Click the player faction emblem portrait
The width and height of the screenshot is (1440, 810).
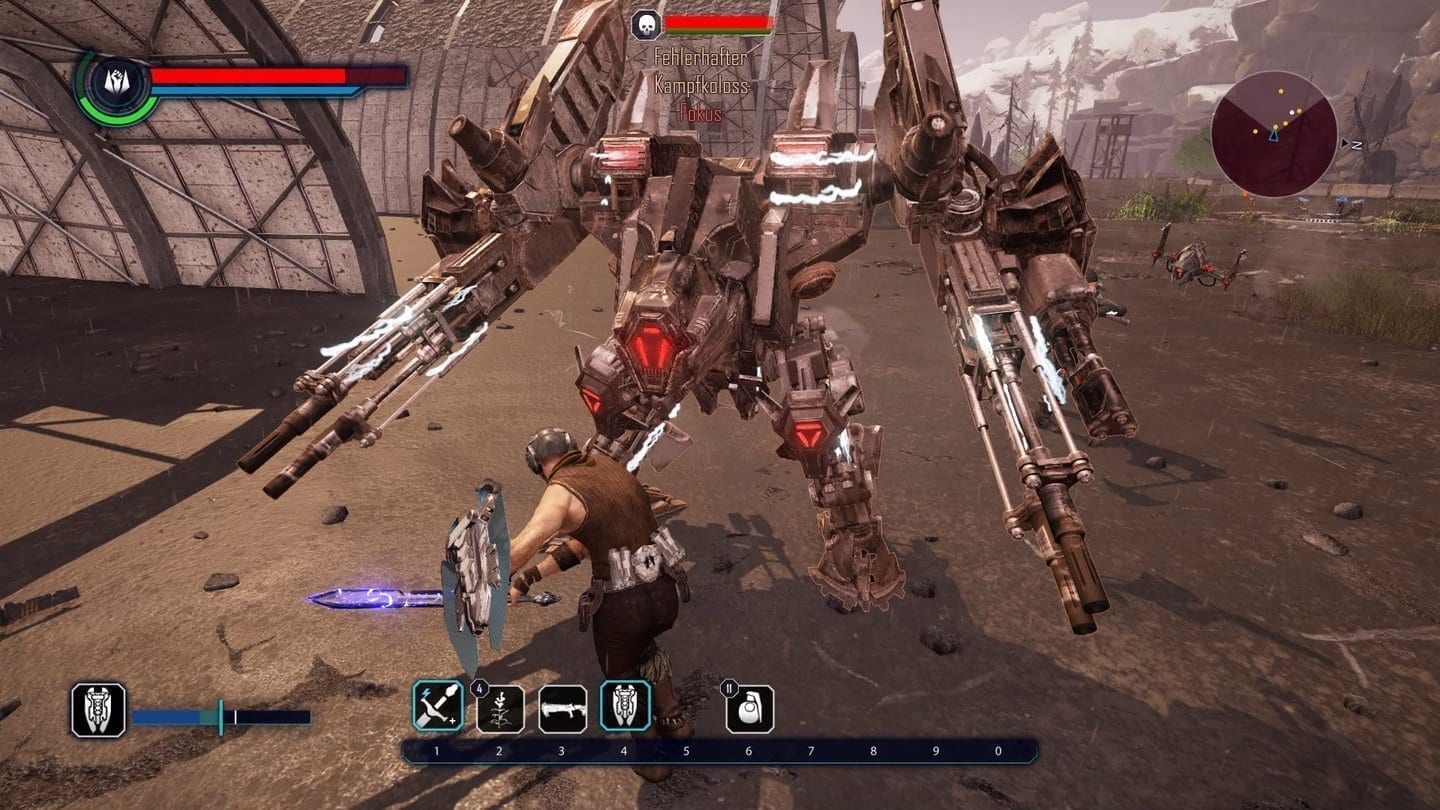pos(118,88)
